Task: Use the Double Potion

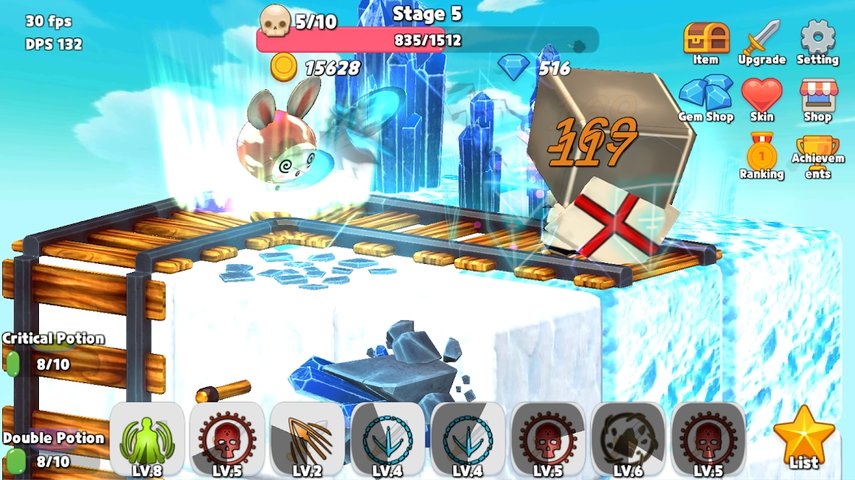Action: tap(14, 461)
